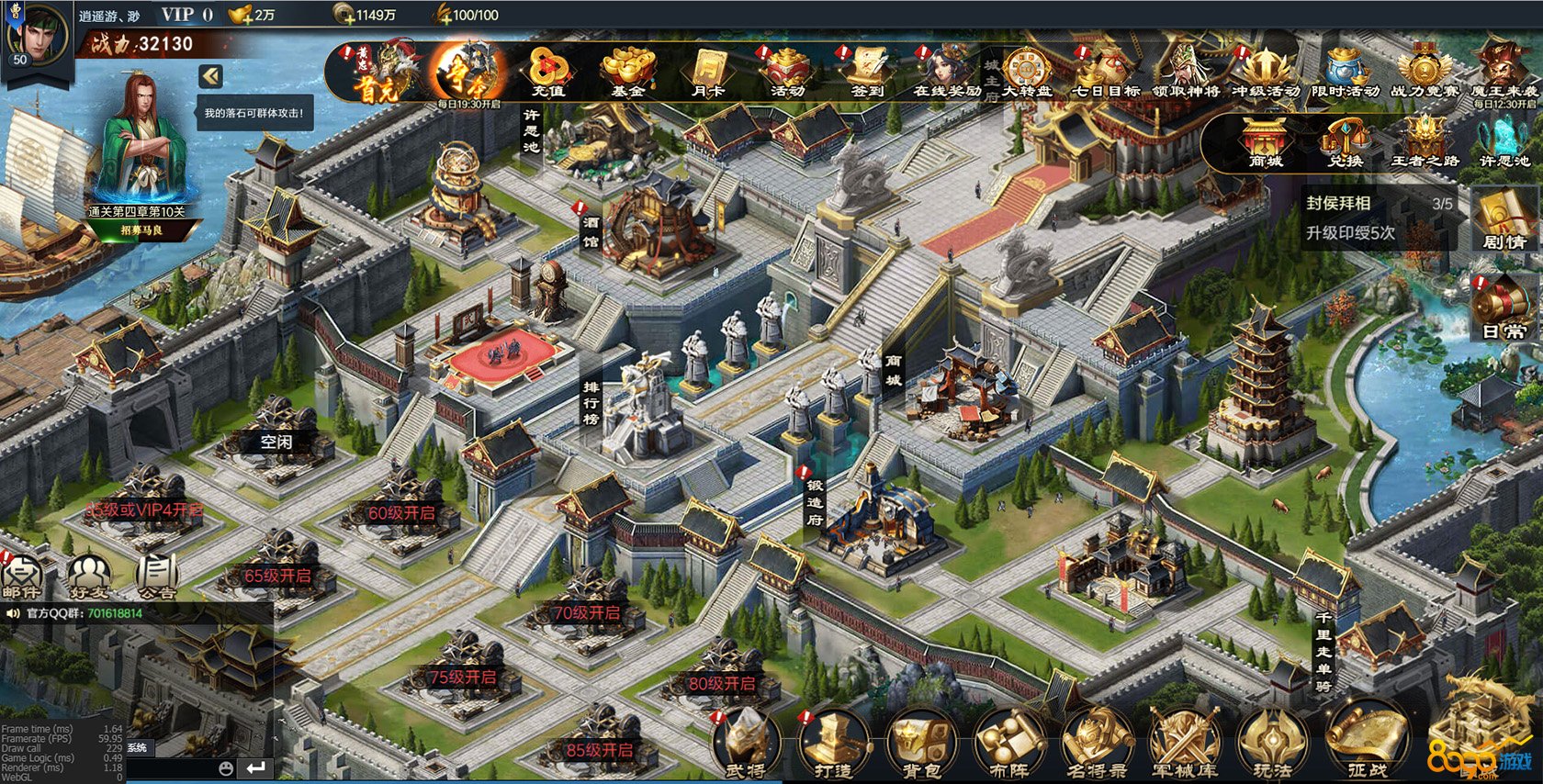Open the 大转盘 lucky wheel
The image size is (1543, 784).
pyautogui.click(x=1027, y=72)
